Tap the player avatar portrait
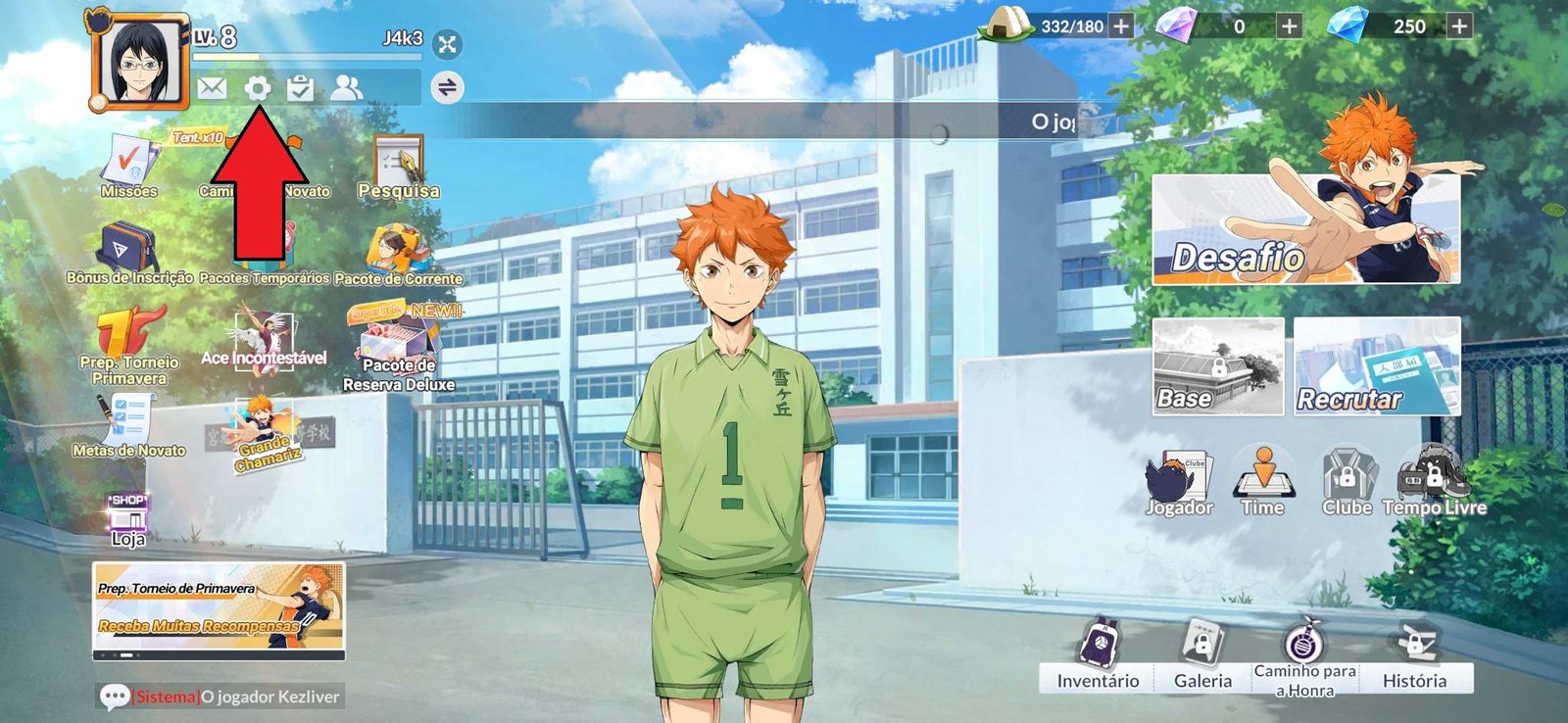The width and height of the screenshot is (1568, 723). 139,62
